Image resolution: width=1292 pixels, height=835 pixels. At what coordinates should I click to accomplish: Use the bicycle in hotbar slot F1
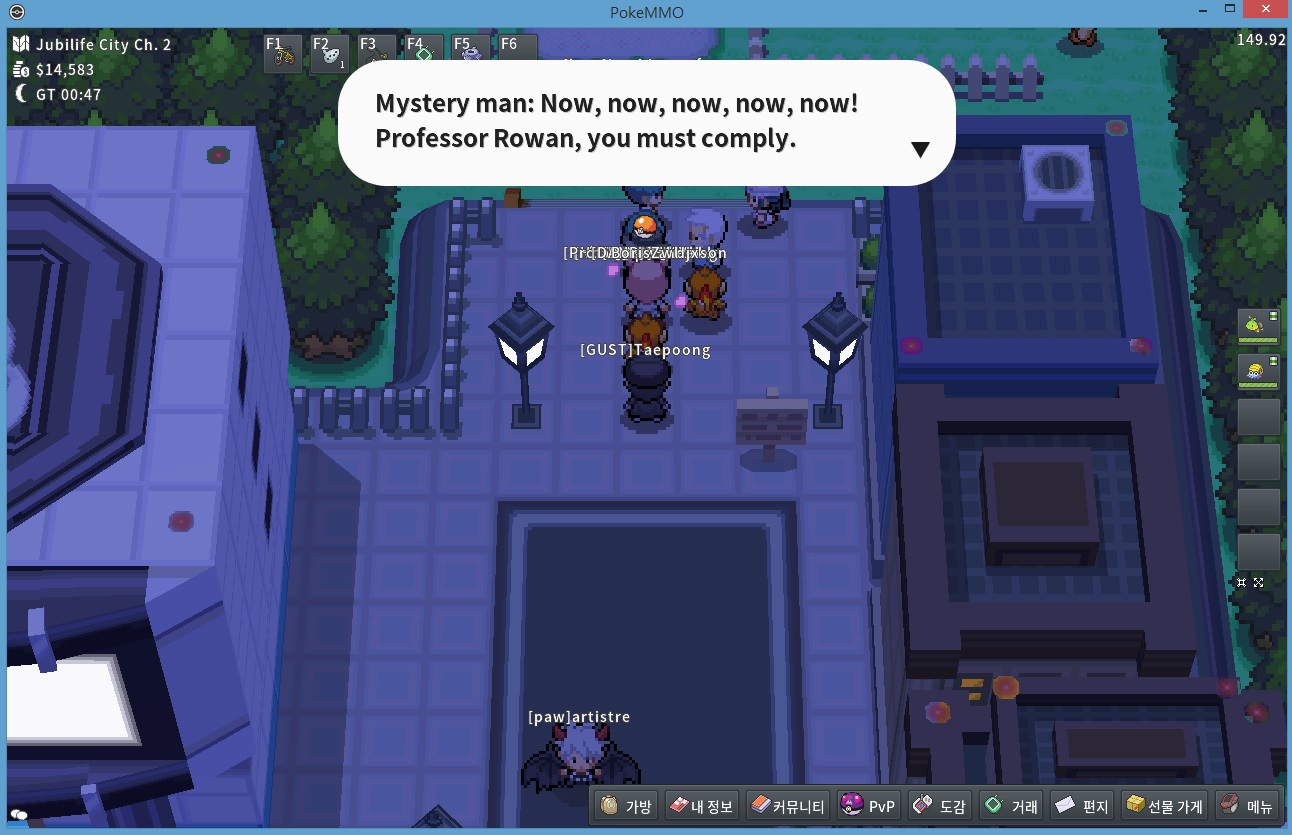(x=283, y=55)
